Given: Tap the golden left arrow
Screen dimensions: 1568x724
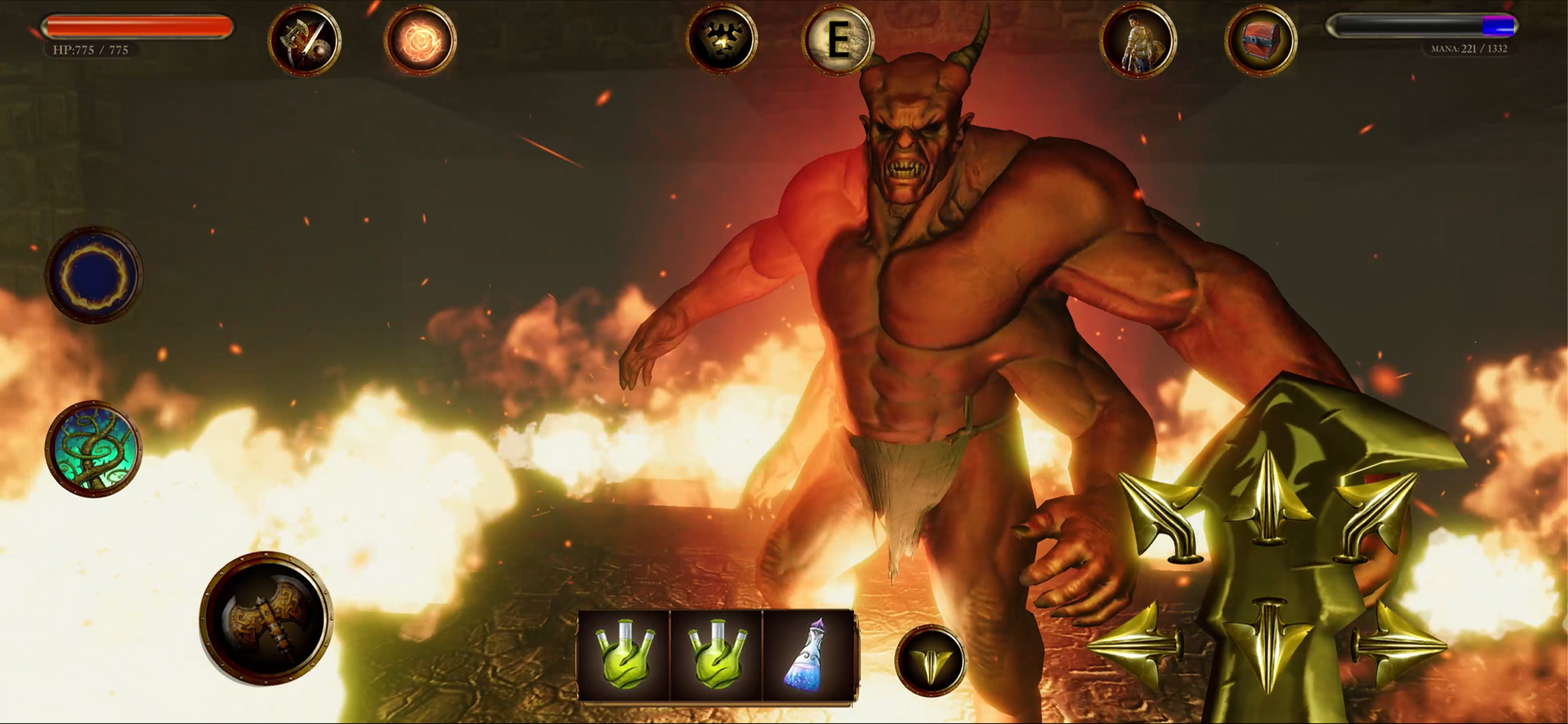Looking at the screenshot, I should [x=1137, y=645].
